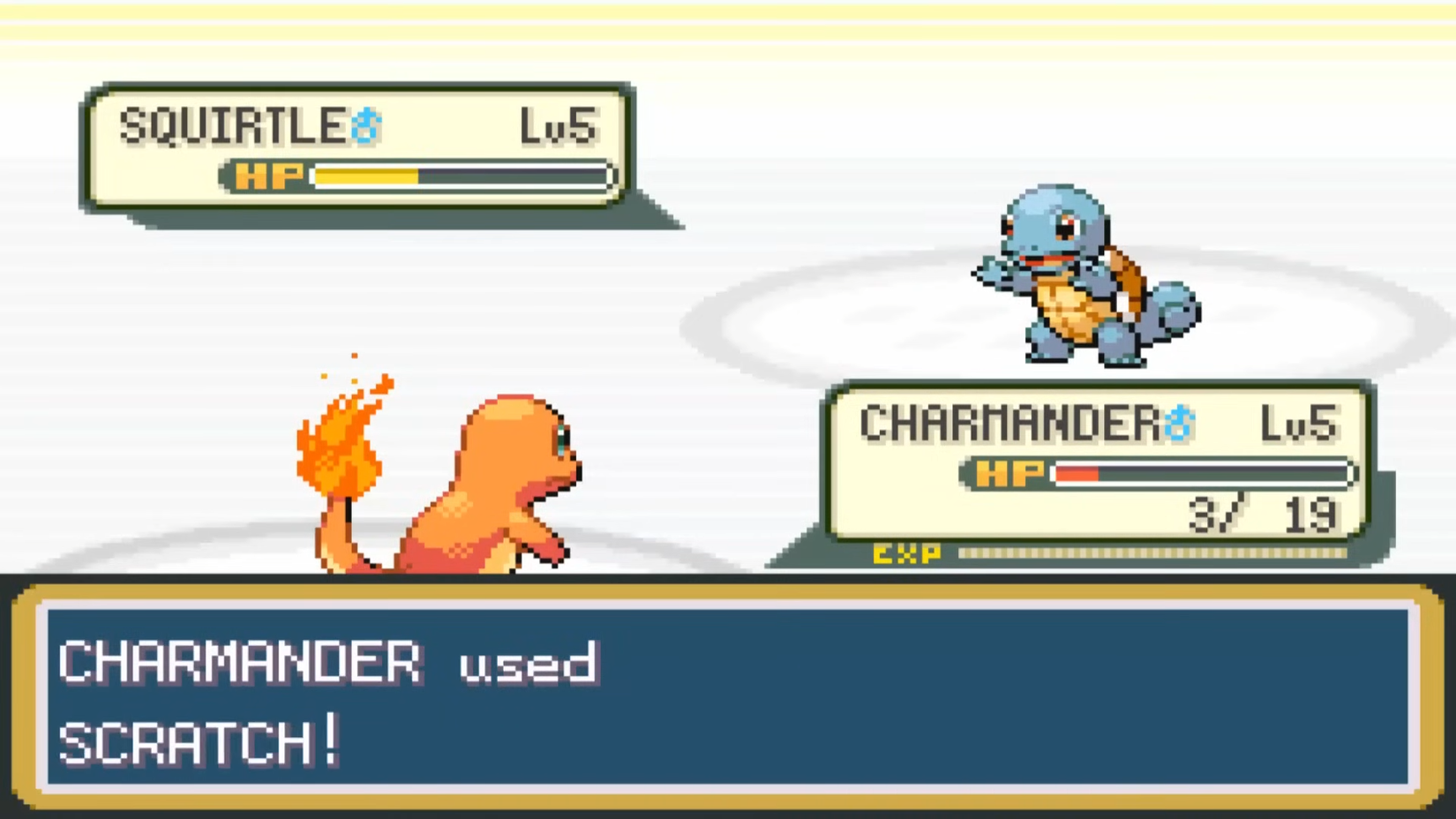The height and width of the screenshot is (819, 1456).
Task: Click the Lv5 text near SQUIRTLE
Action: (x=558, y=124)
